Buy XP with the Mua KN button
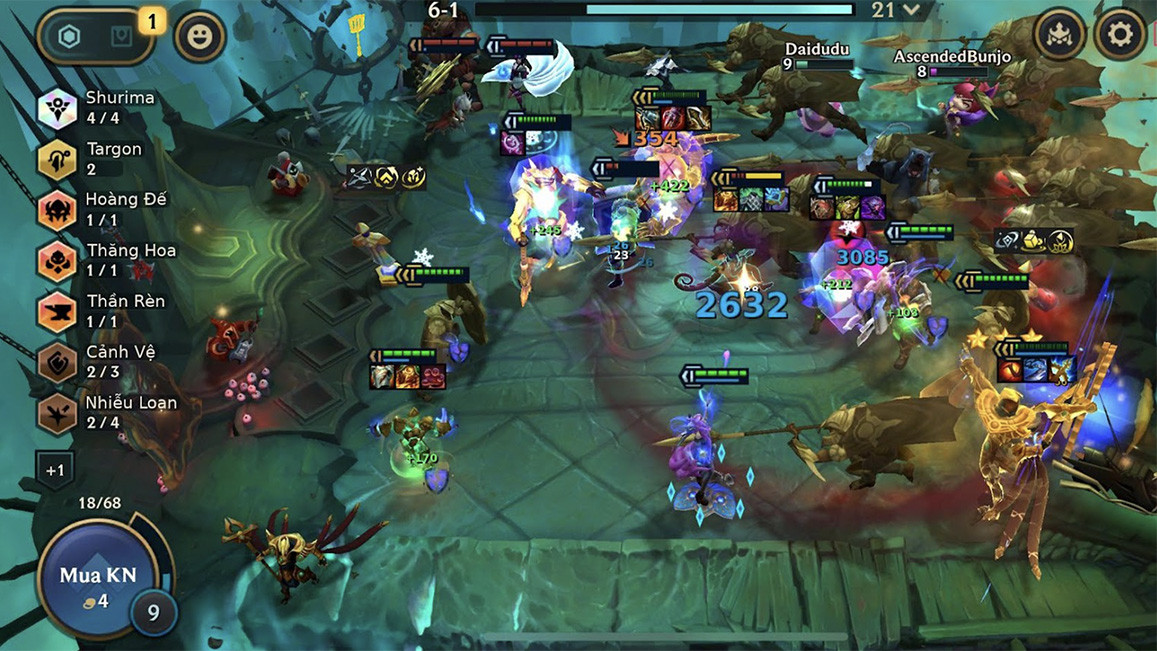Screen dimensions: 1157x651 [97, 580]
